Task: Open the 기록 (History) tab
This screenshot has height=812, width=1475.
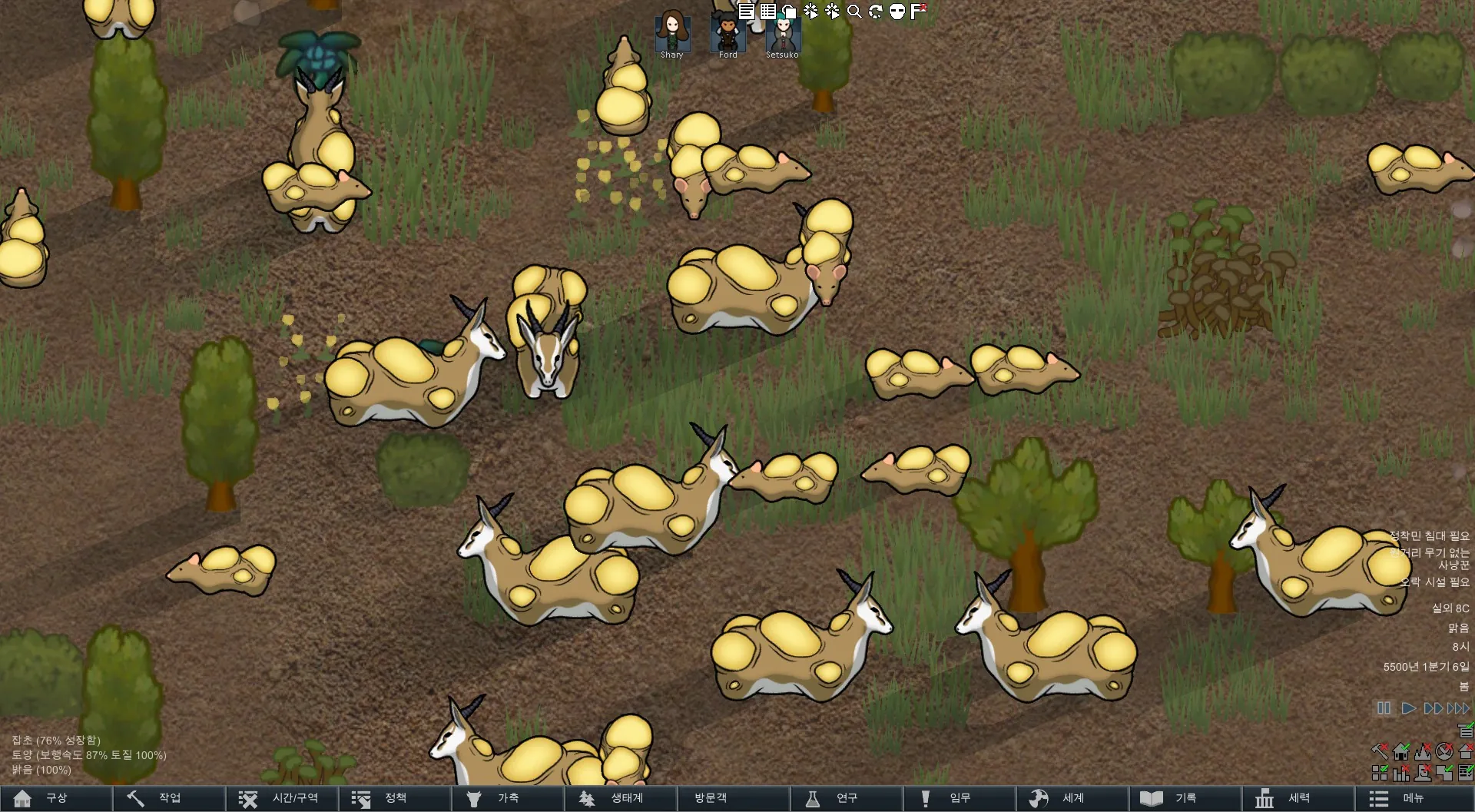Action: coord(1185,798)
